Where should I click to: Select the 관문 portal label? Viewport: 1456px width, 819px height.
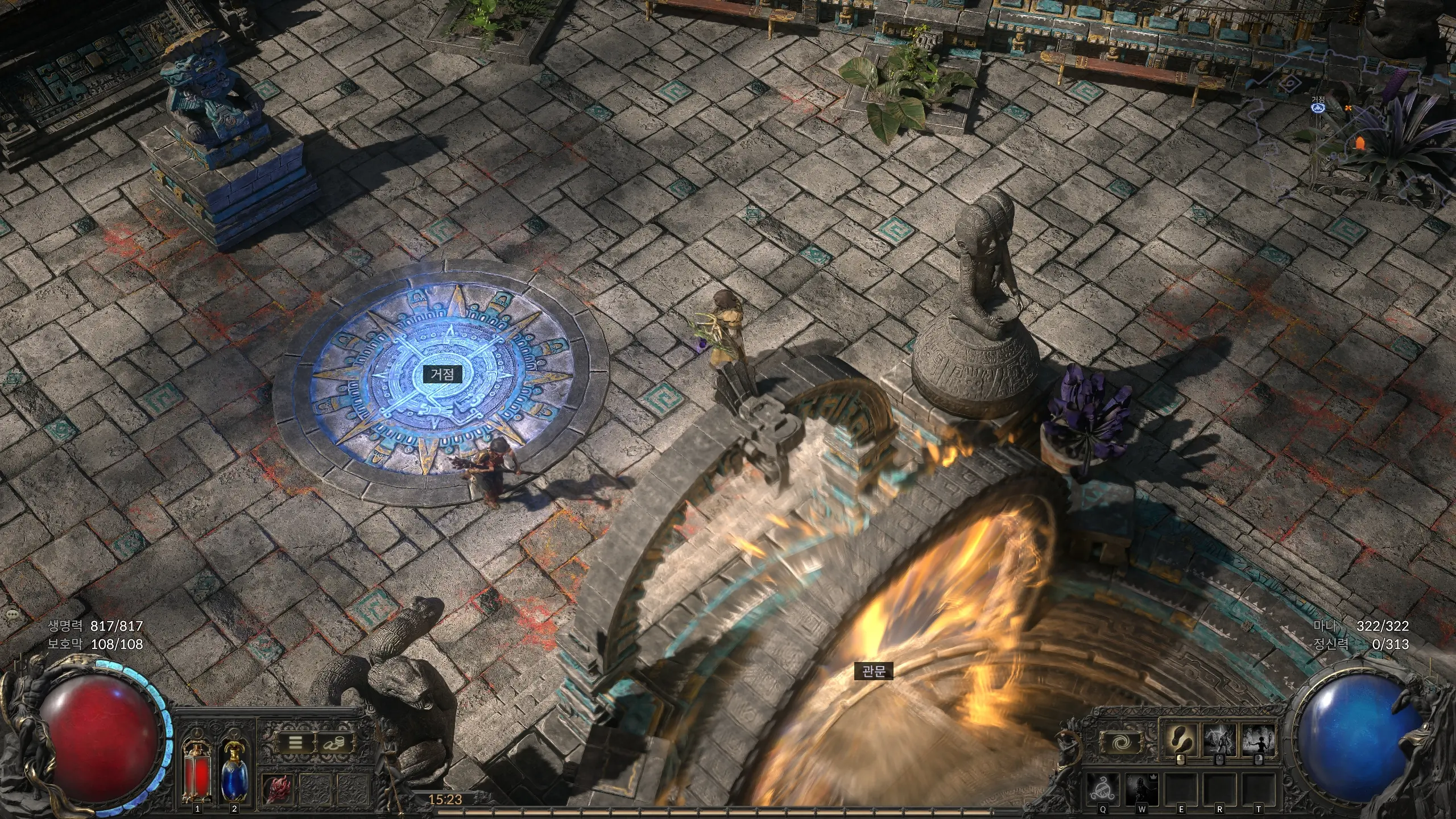874,671
